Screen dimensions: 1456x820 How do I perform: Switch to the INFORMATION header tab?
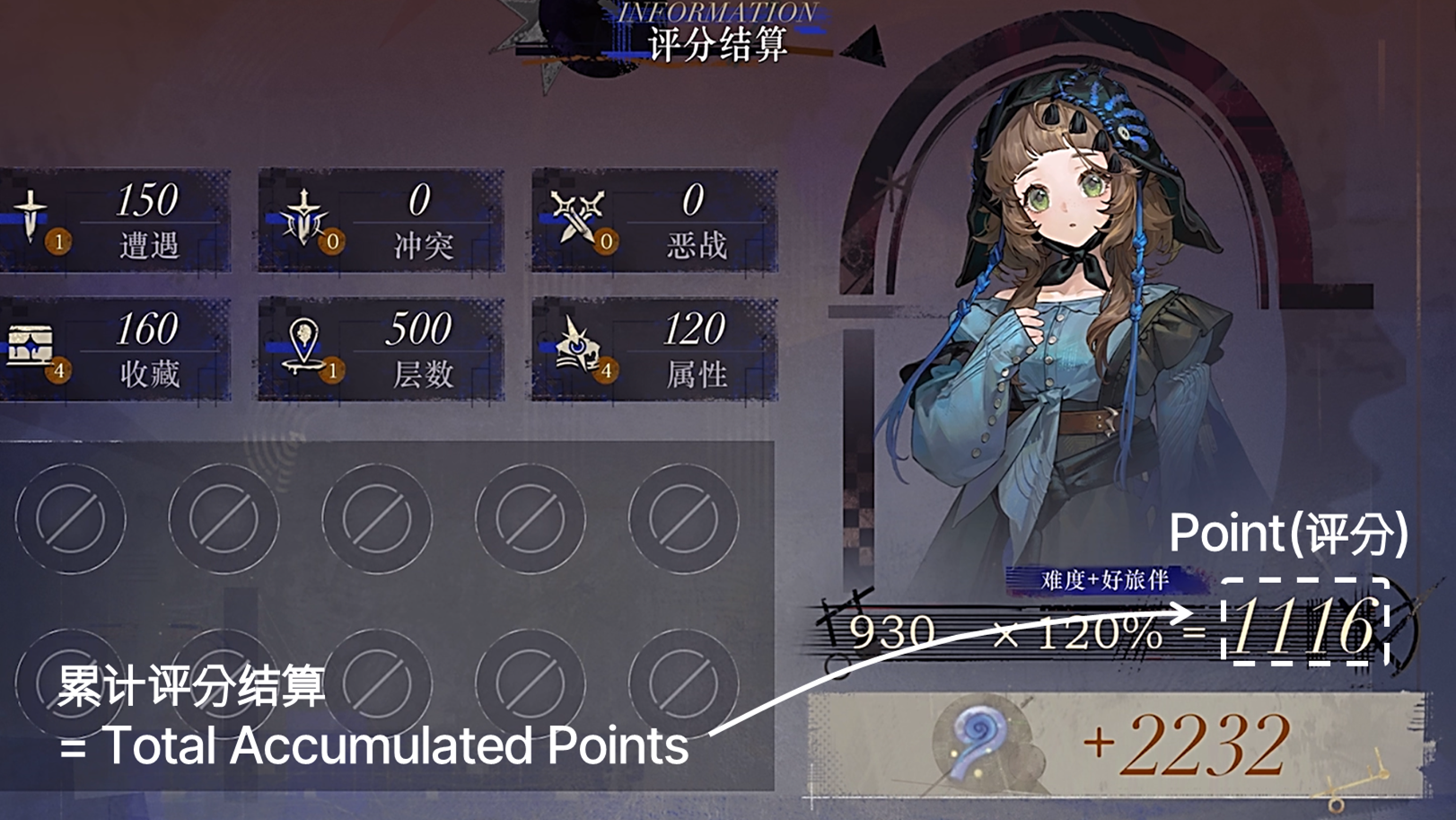pos(716,13)
